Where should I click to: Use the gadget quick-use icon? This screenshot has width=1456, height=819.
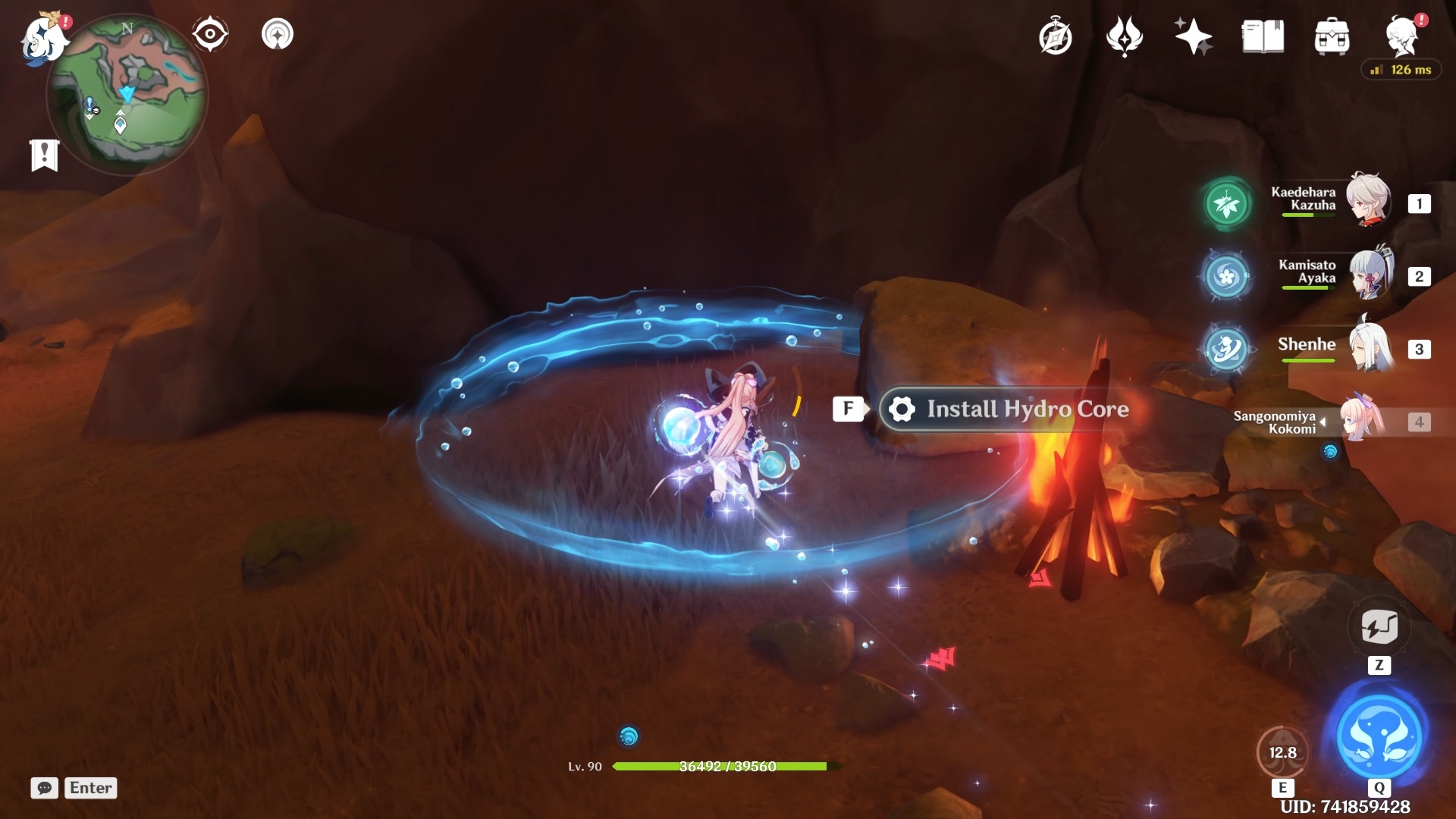[1379, 627]
